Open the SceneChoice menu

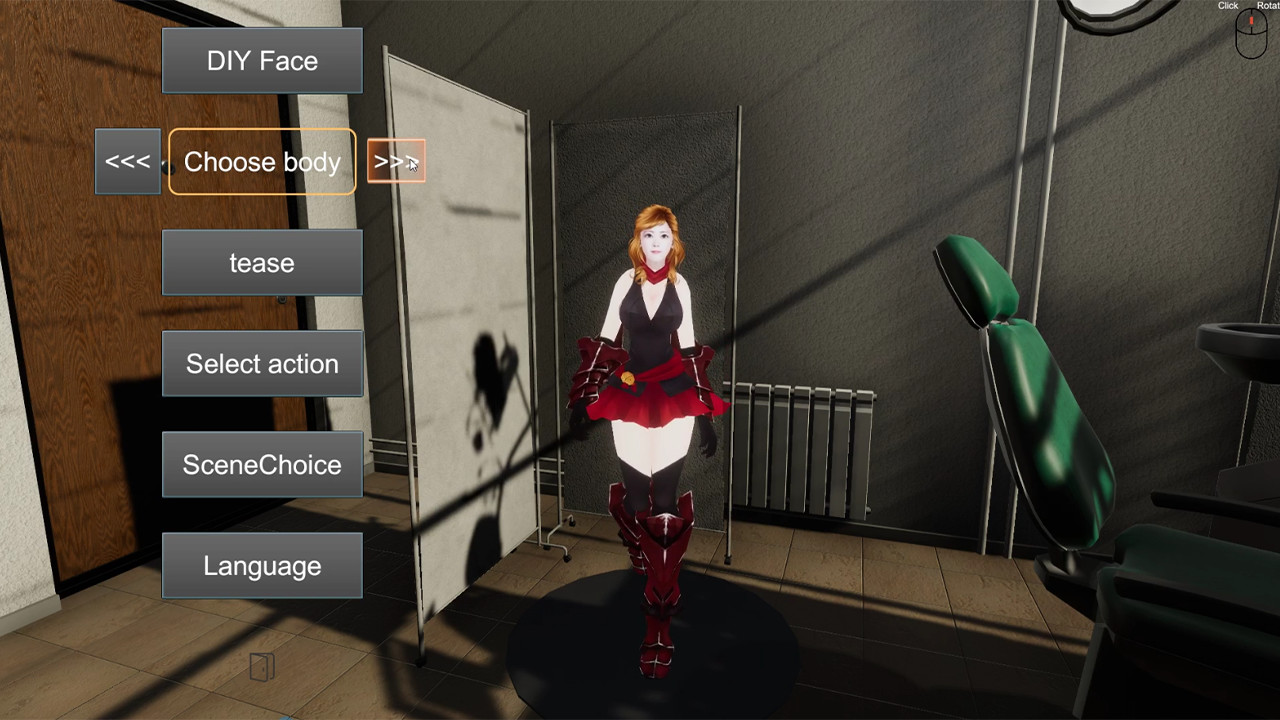[261, 464]
